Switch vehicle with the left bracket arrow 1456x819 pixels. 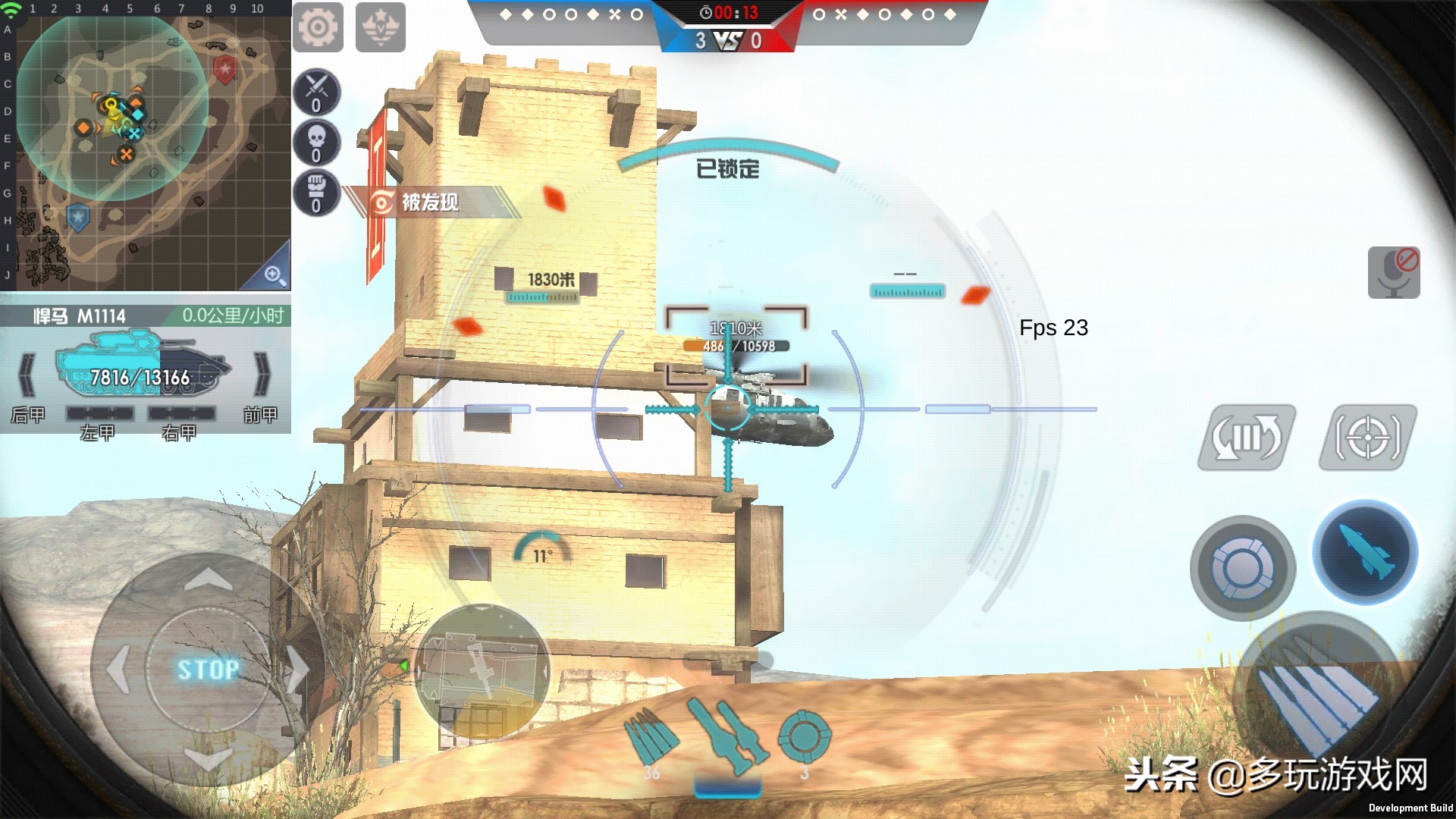(x=27, y=374)
